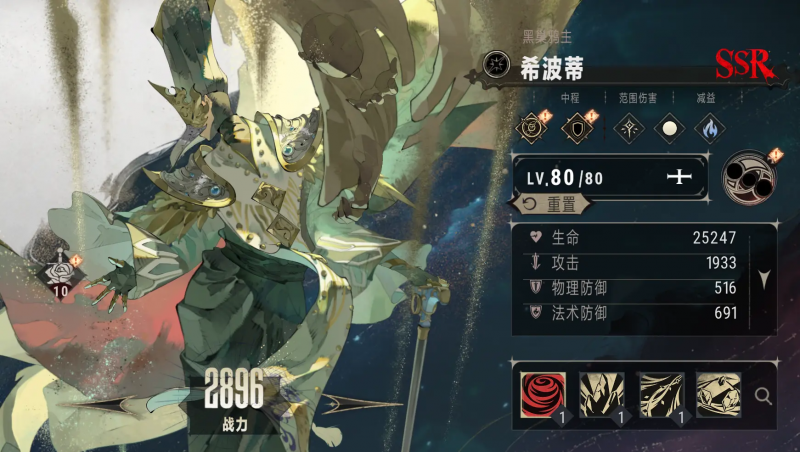The image size is (800, 452).
Task: Select the red rose skill icon
Action: pyautogui.click(x=543, y=394)
